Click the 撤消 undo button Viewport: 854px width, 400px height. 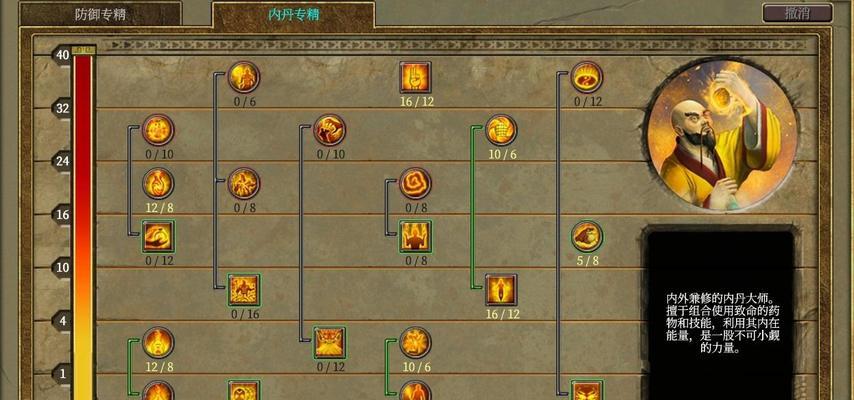(796, 13)
